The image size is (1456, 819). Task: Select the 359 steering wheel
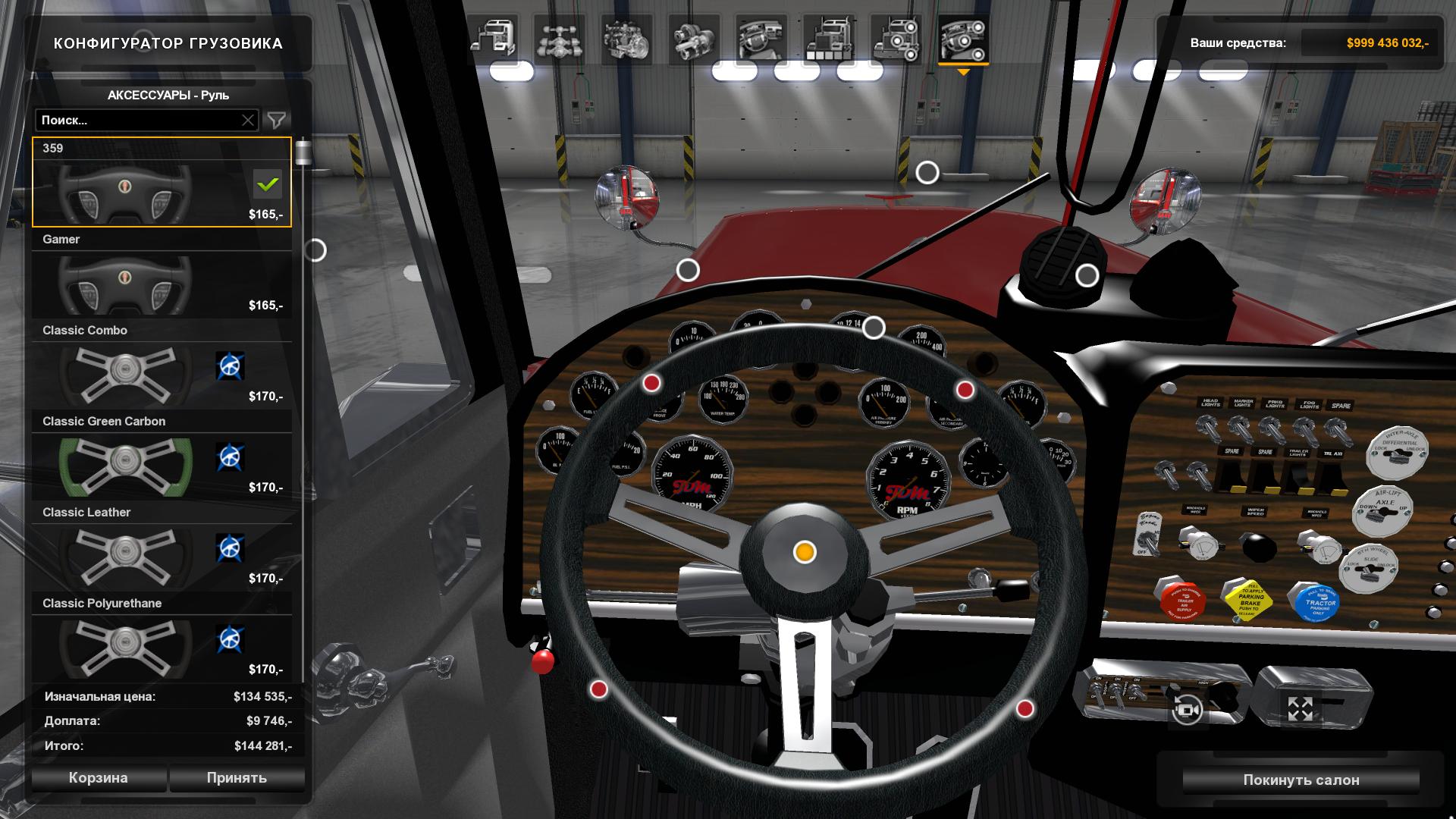pyautogui.click(x=162, y=182)
